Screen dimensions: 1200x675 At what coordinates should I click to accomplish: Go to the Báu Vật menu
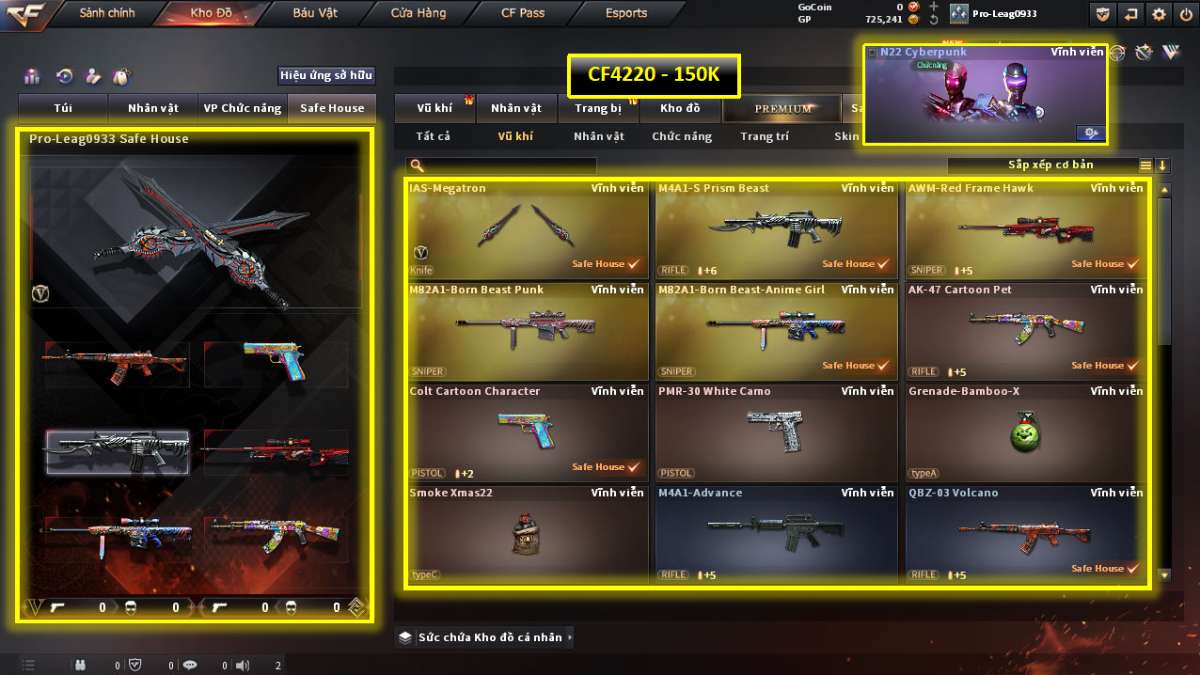tap(315, 14)
